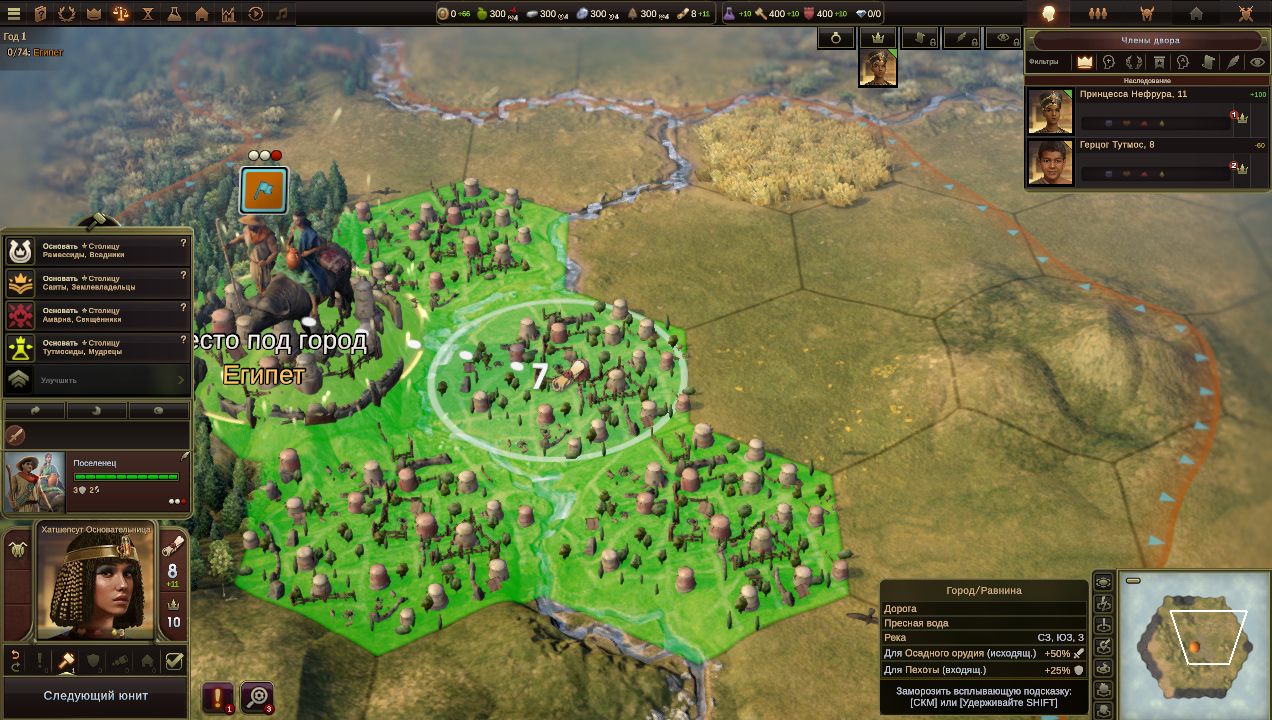Found capital with Ramessides family
The height and width of the screenshot is (720, 1272).
[x=97, y=250]
